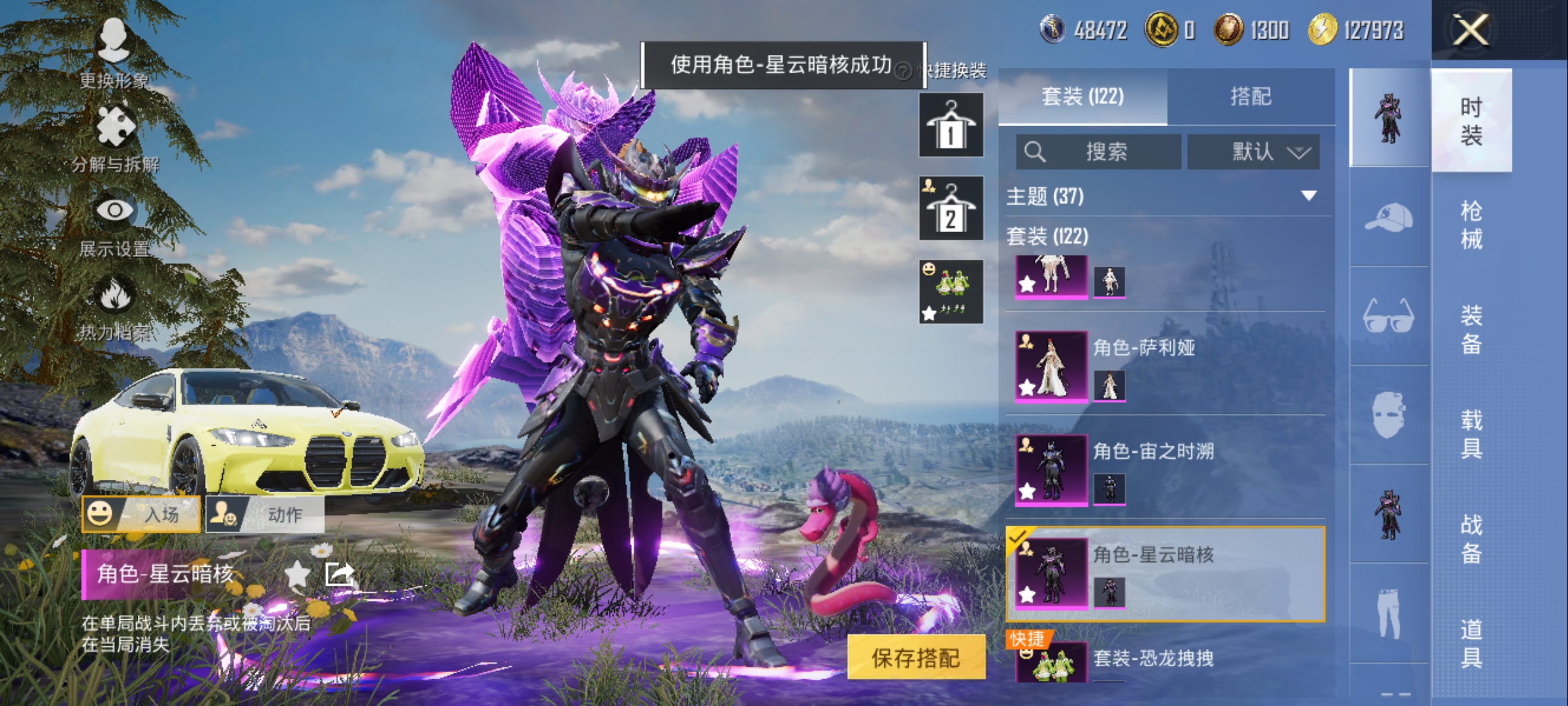The width and height of the screenshot is (1568, 706).
Task: Select the 动作 action button
Action: pos(265,514)
